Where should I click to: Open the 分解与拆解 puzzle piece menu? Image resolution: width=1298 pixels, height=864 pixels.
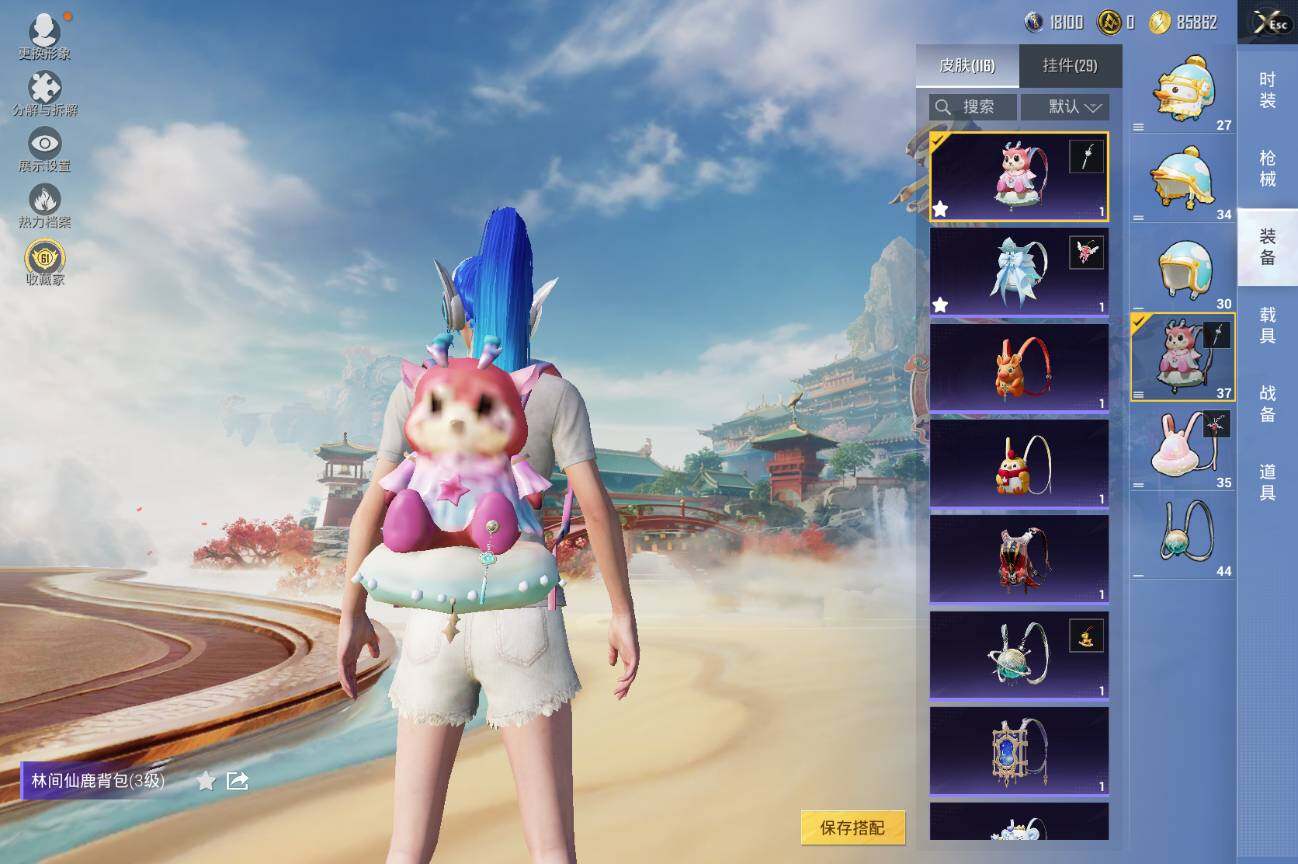pyautogui.click(x=44, y=94)
